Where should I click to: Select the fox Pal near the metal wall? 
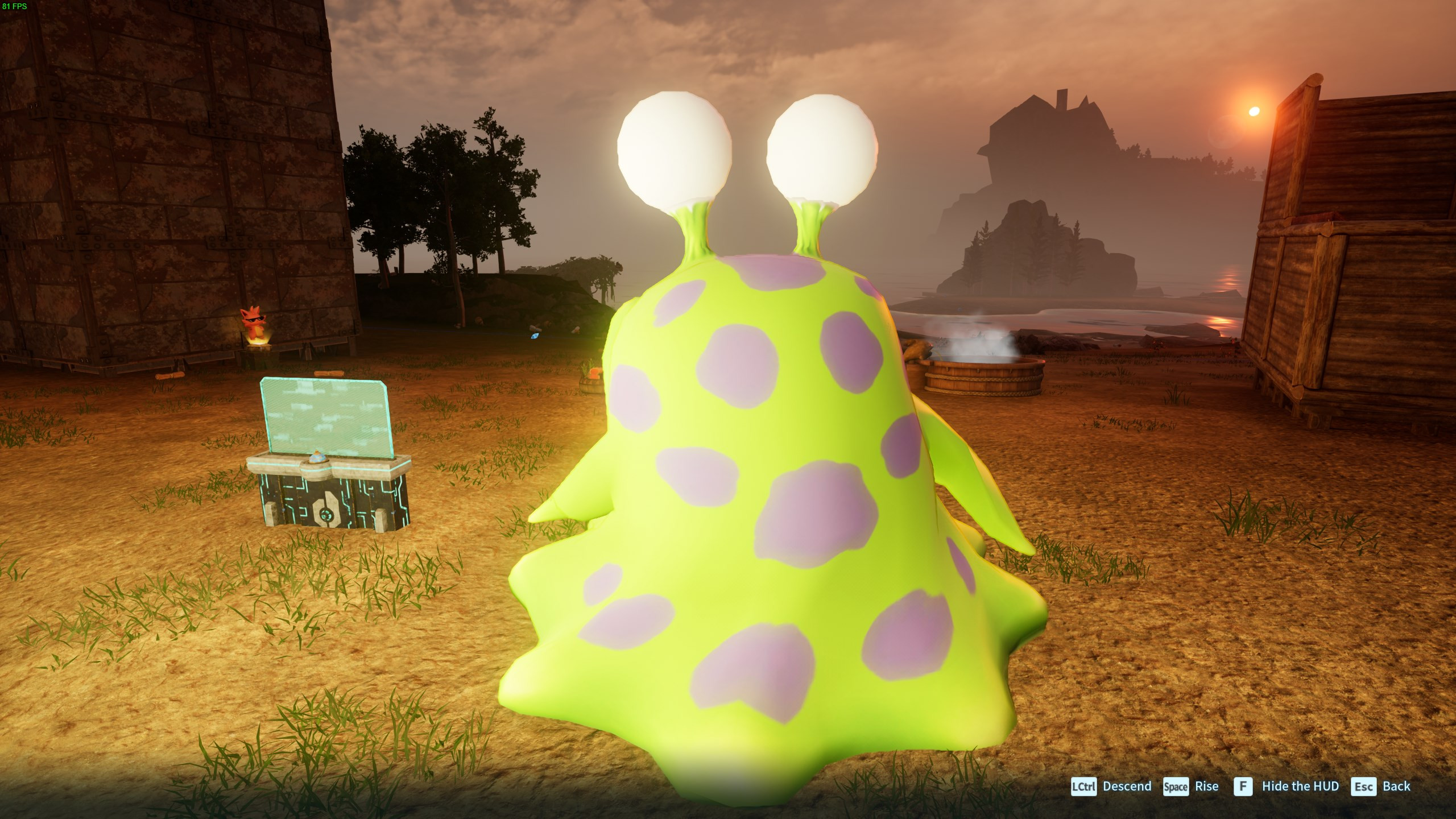255,322
